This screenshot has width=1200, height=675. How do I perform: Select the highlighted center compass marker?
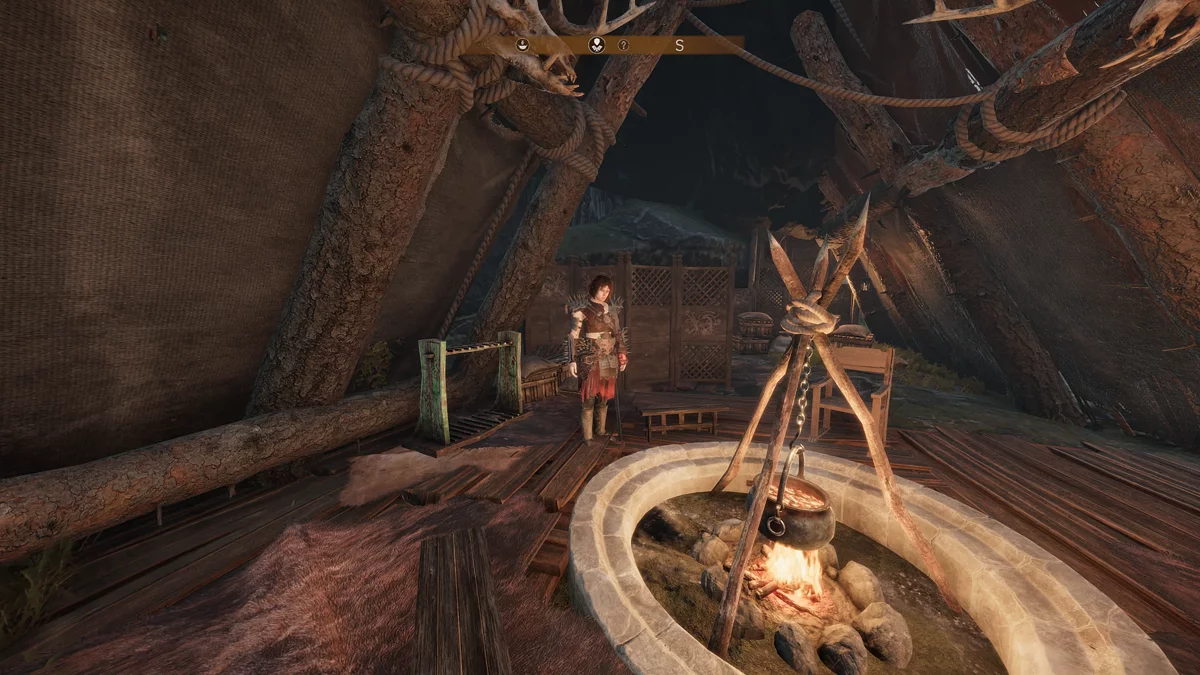[x=597, y=45]
